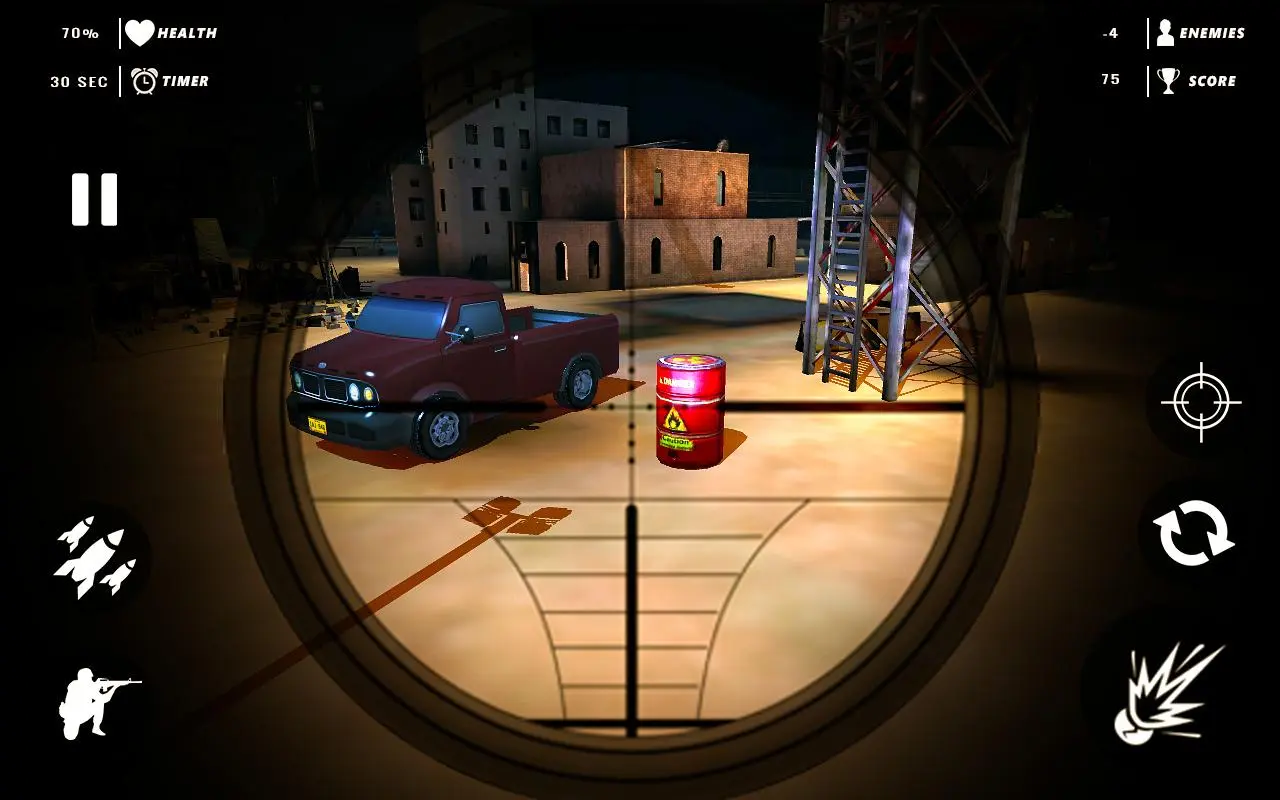
Task: Click the 30 SEC countdown value
Action: [x=80, y=81]
